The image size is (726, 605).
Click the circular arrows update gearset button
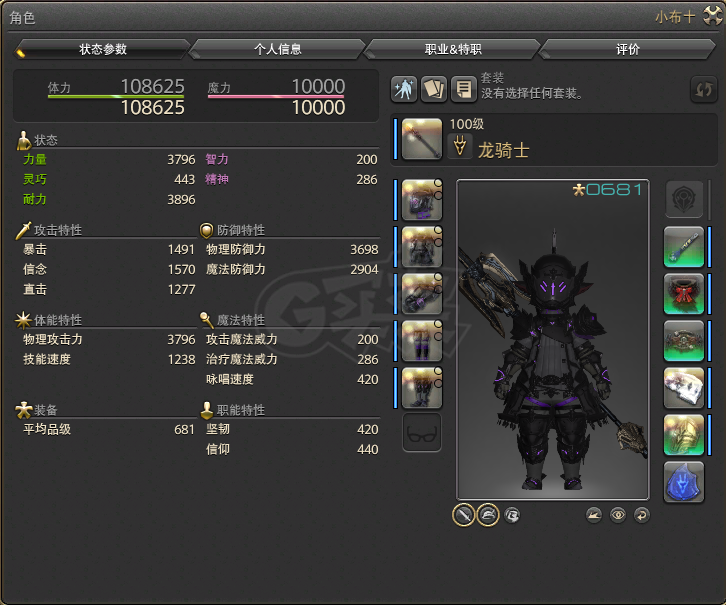coord(704,89)
